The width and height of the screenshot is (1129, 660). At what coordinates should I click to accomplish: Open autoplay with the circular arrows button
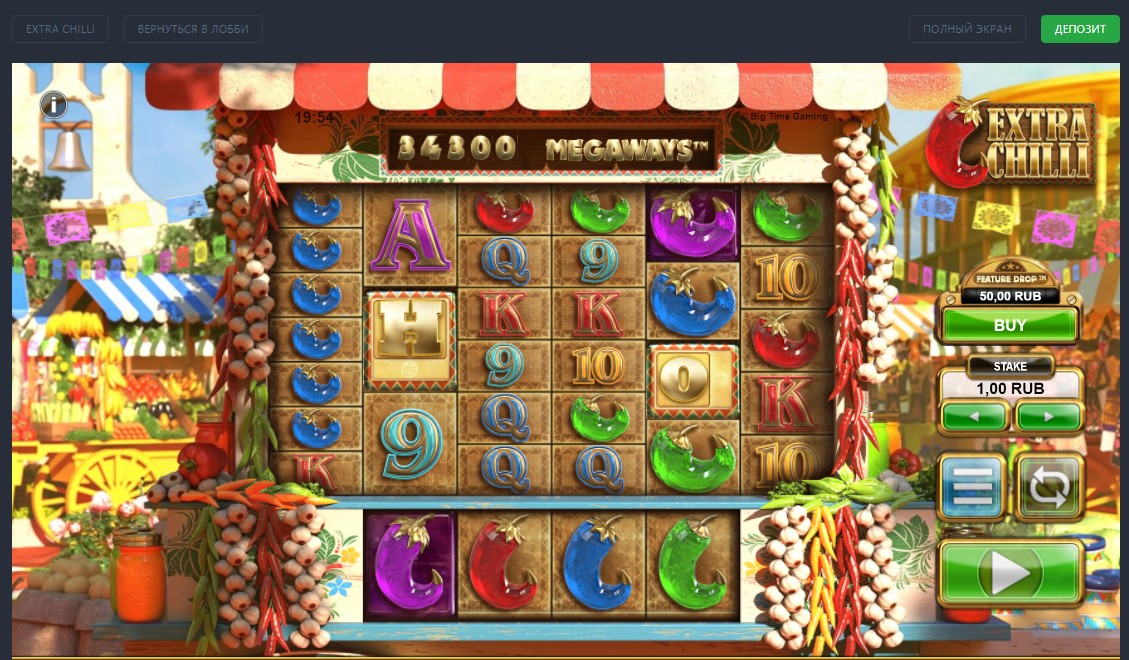(1048, 487)
